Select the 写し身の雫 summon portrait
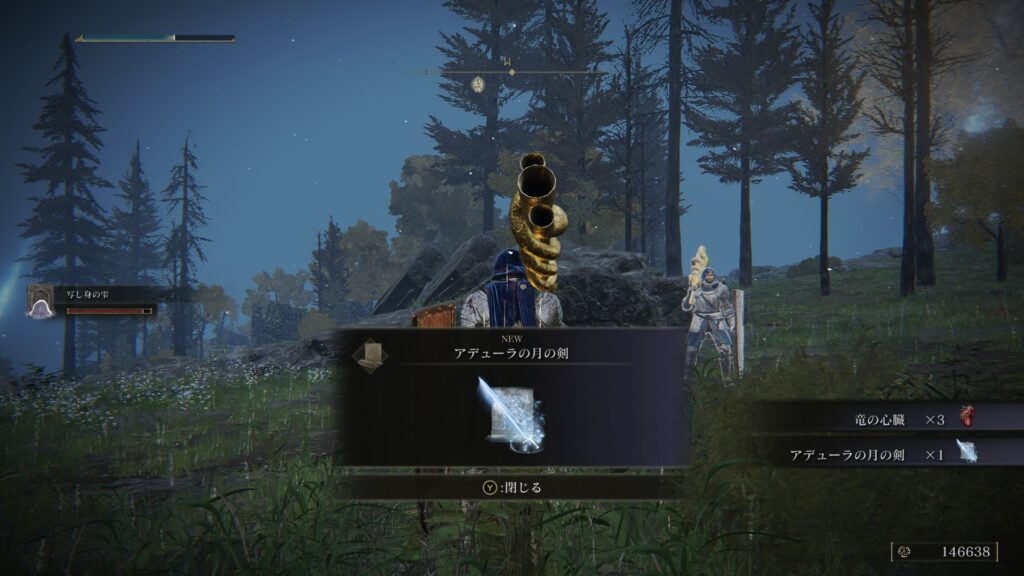Image resolution: width=1024 pixels, height=576 pixels. [42, 300]
